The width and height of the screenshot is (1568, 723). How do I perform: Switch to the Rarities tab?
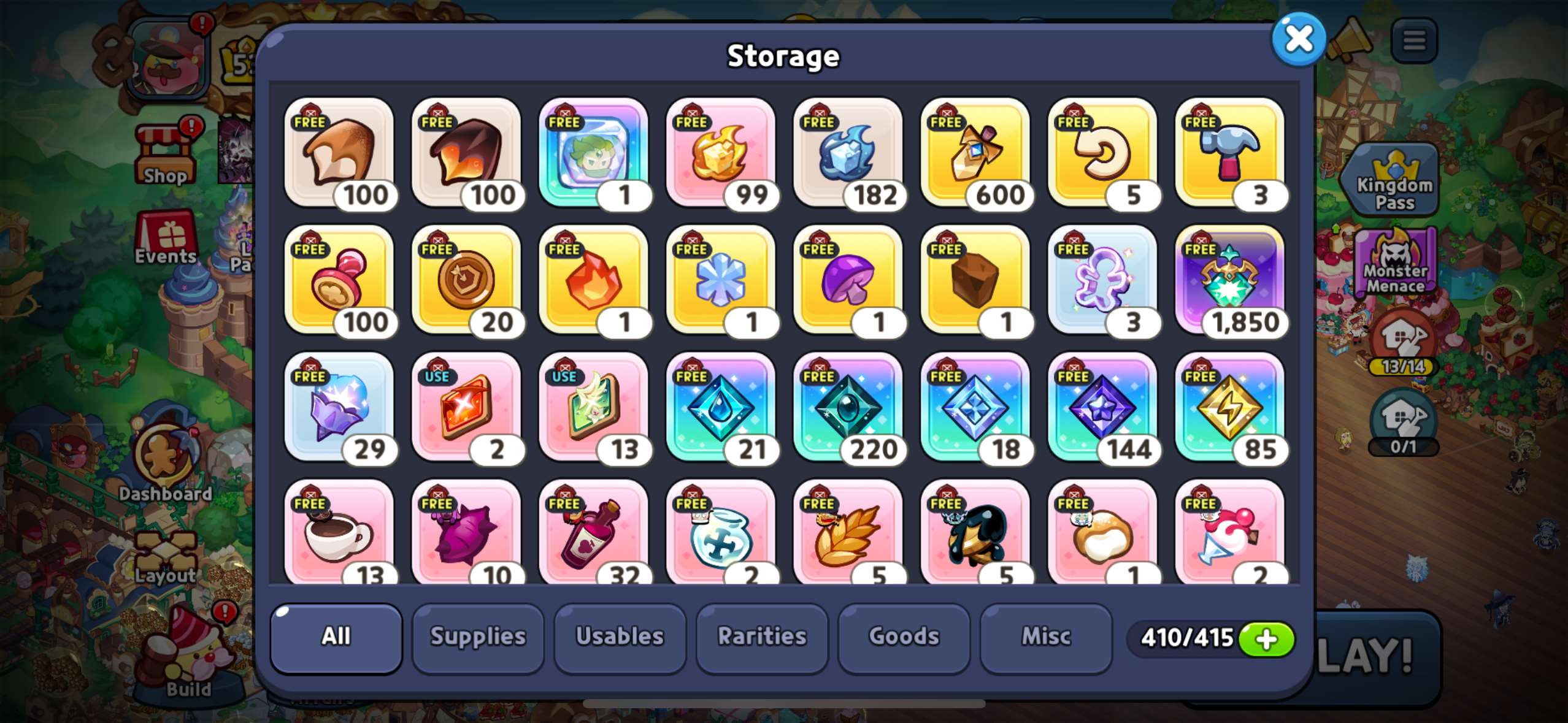[762, 637]
